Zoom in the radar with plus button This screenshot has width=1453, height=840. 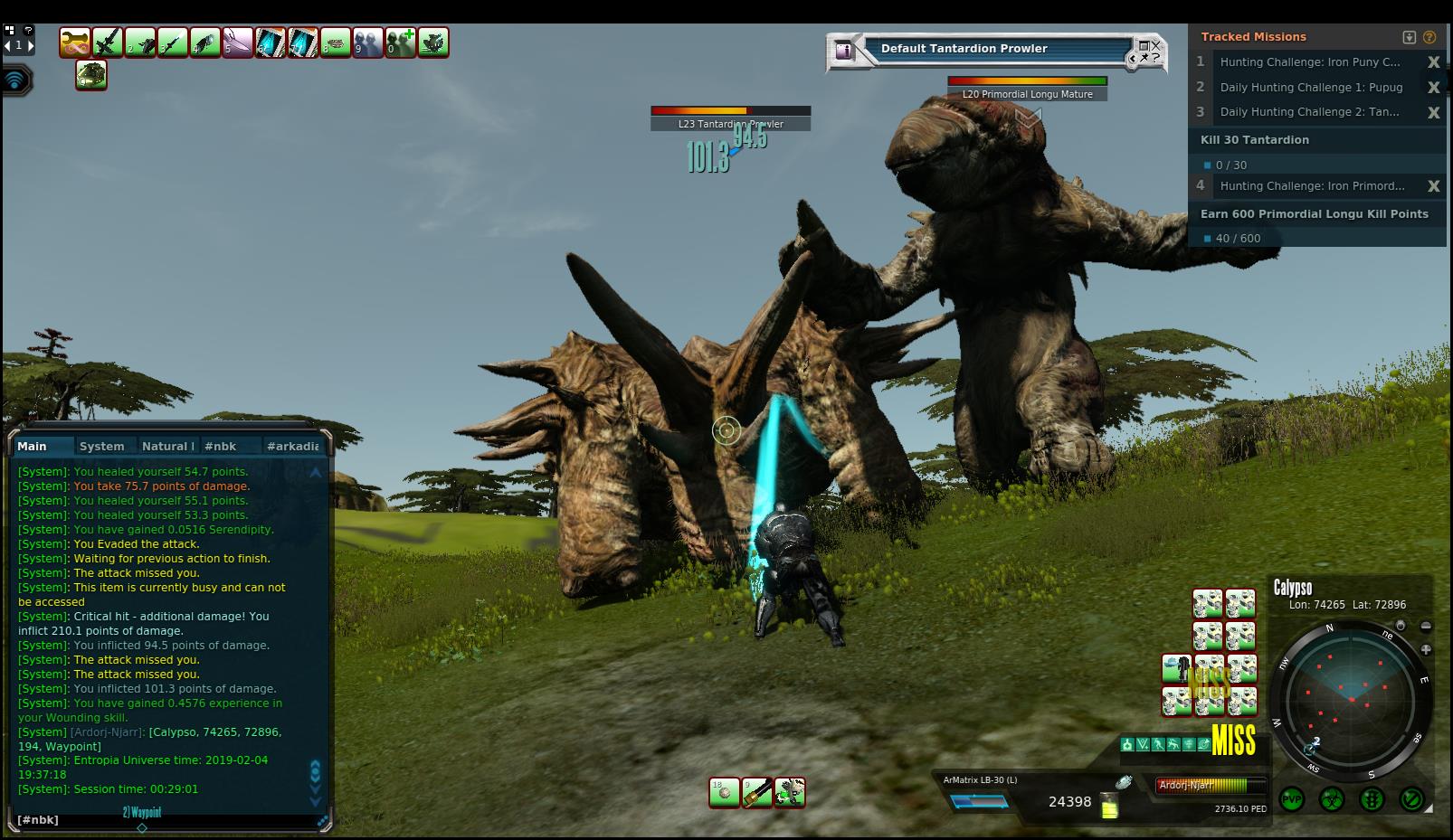1426,649
